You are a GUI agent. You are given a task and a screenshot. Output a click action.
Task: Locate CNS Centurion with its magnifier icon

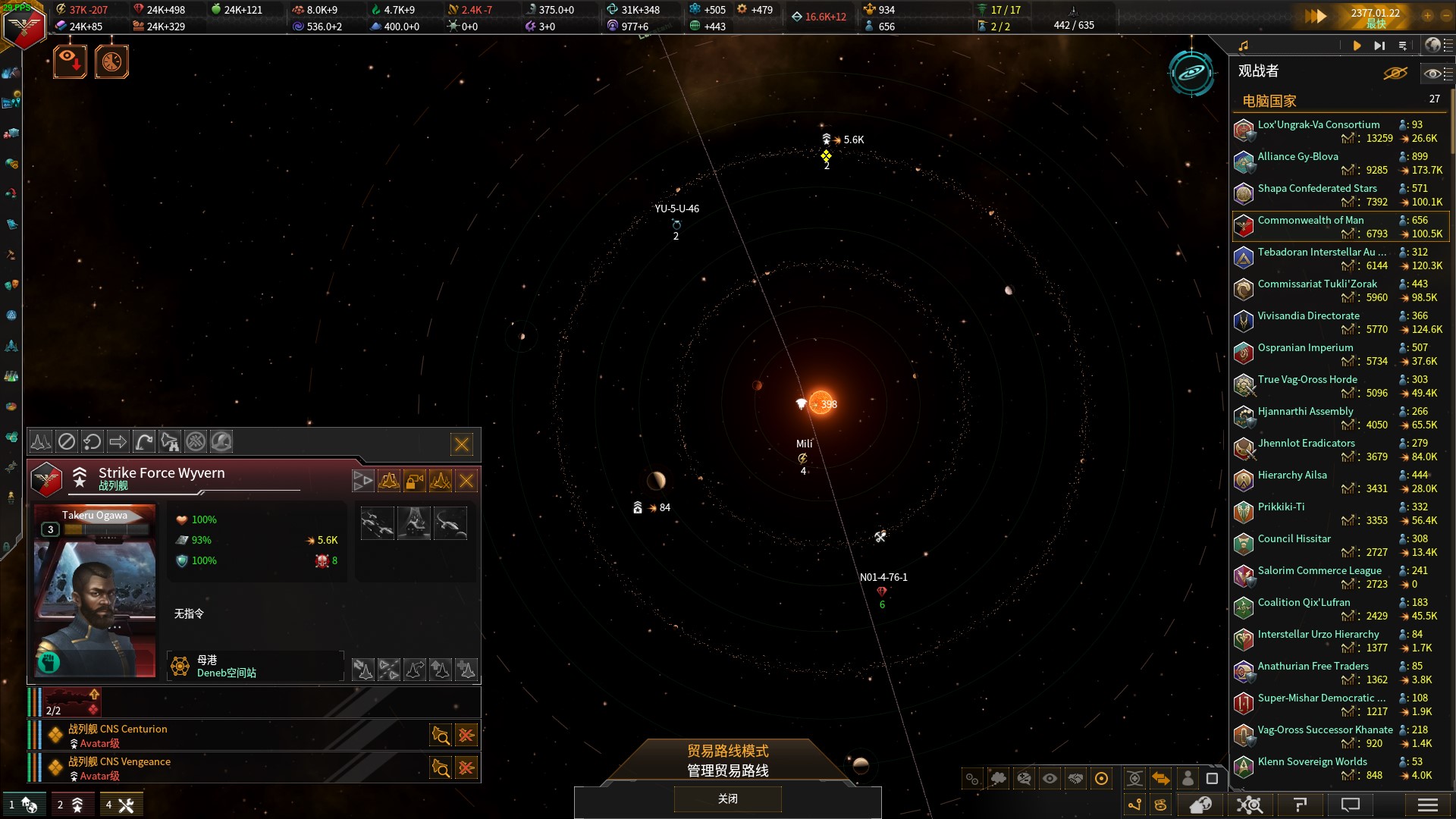441,736
